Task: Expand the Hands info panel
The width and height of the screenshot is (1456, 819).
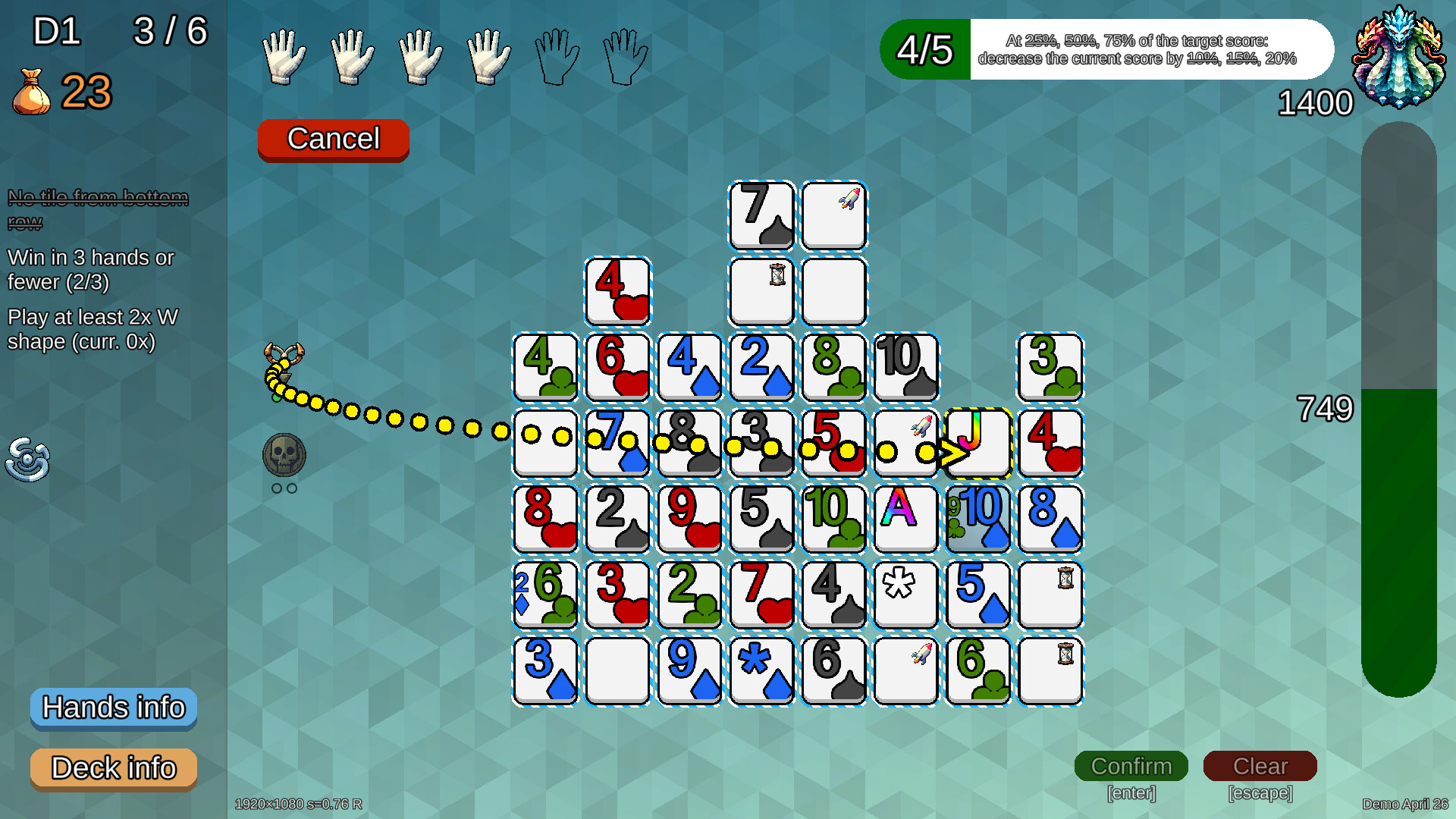Action: click(x=113, y=708)
